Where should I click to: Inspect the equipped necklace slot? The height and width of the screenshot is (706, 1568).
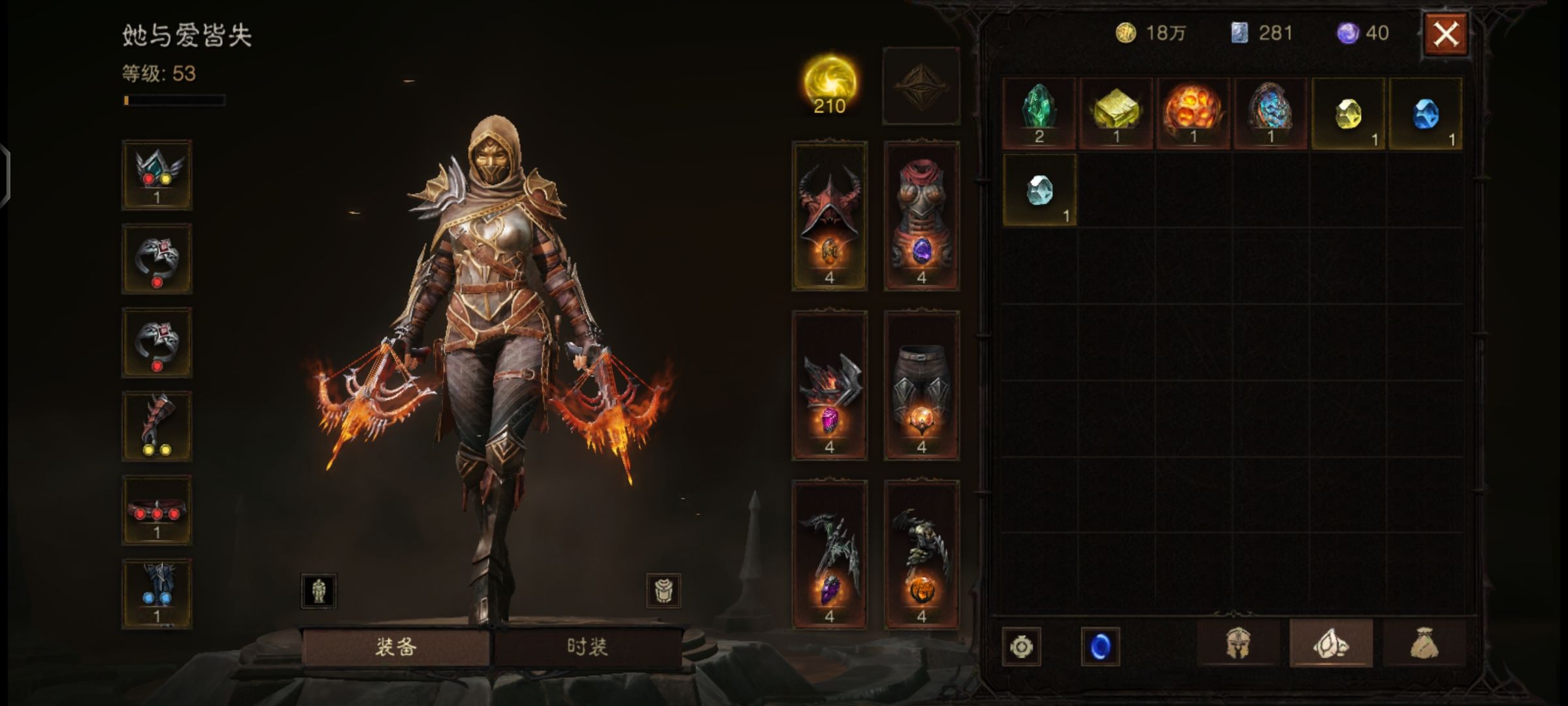click(x=157, y=175)
